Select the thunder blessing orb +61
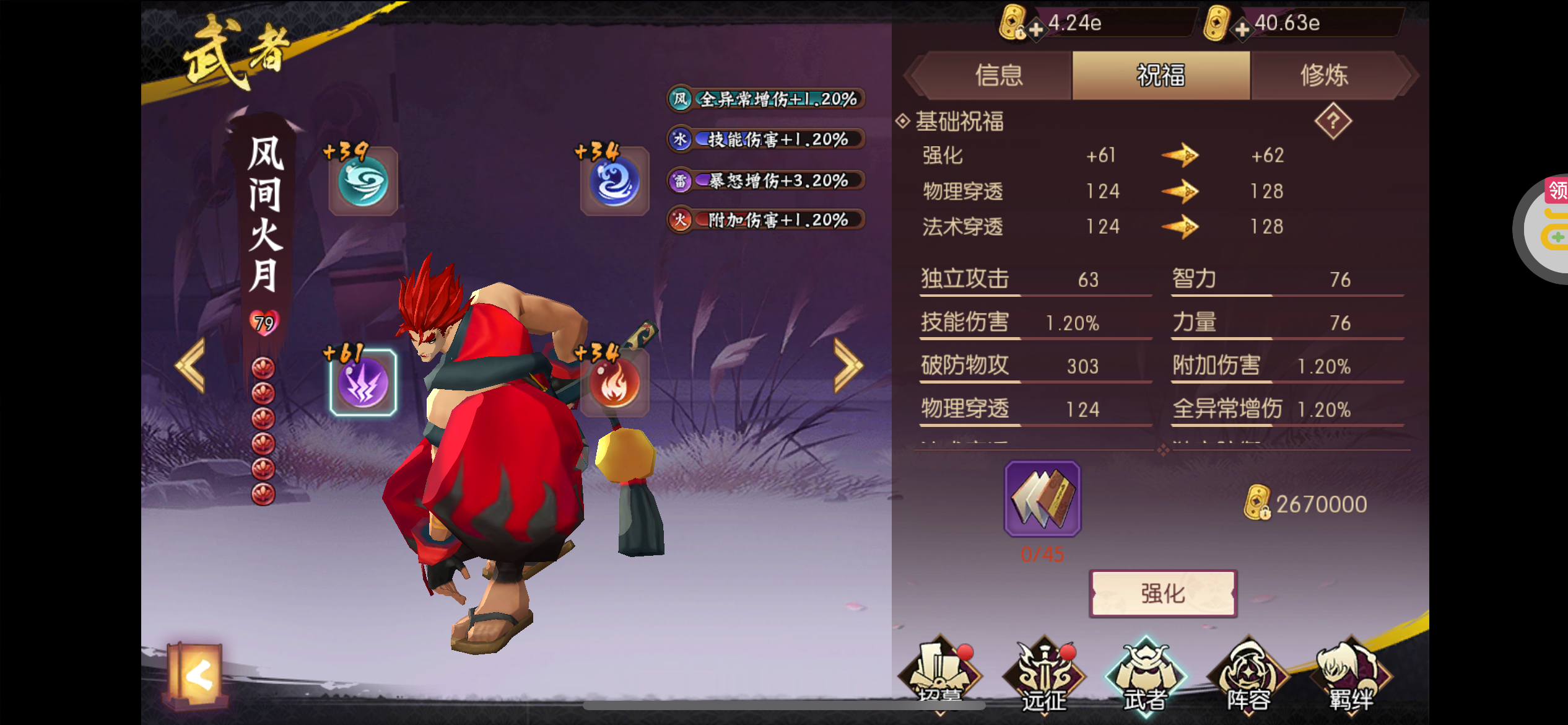1568x725 pixels. tap(364, 383)
